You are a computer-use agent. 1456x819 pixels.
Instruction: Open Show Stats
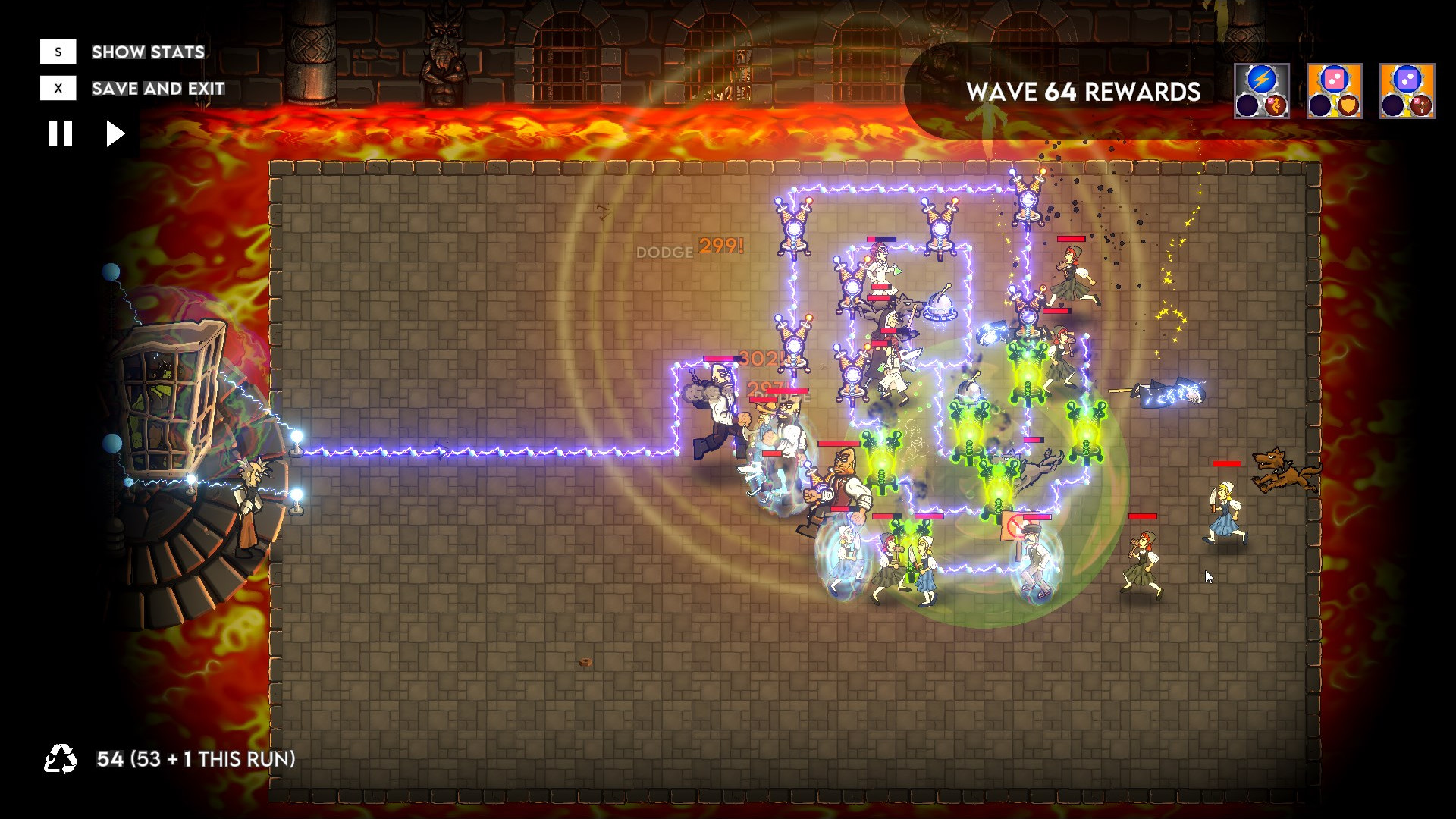click(x=146, y=52)
